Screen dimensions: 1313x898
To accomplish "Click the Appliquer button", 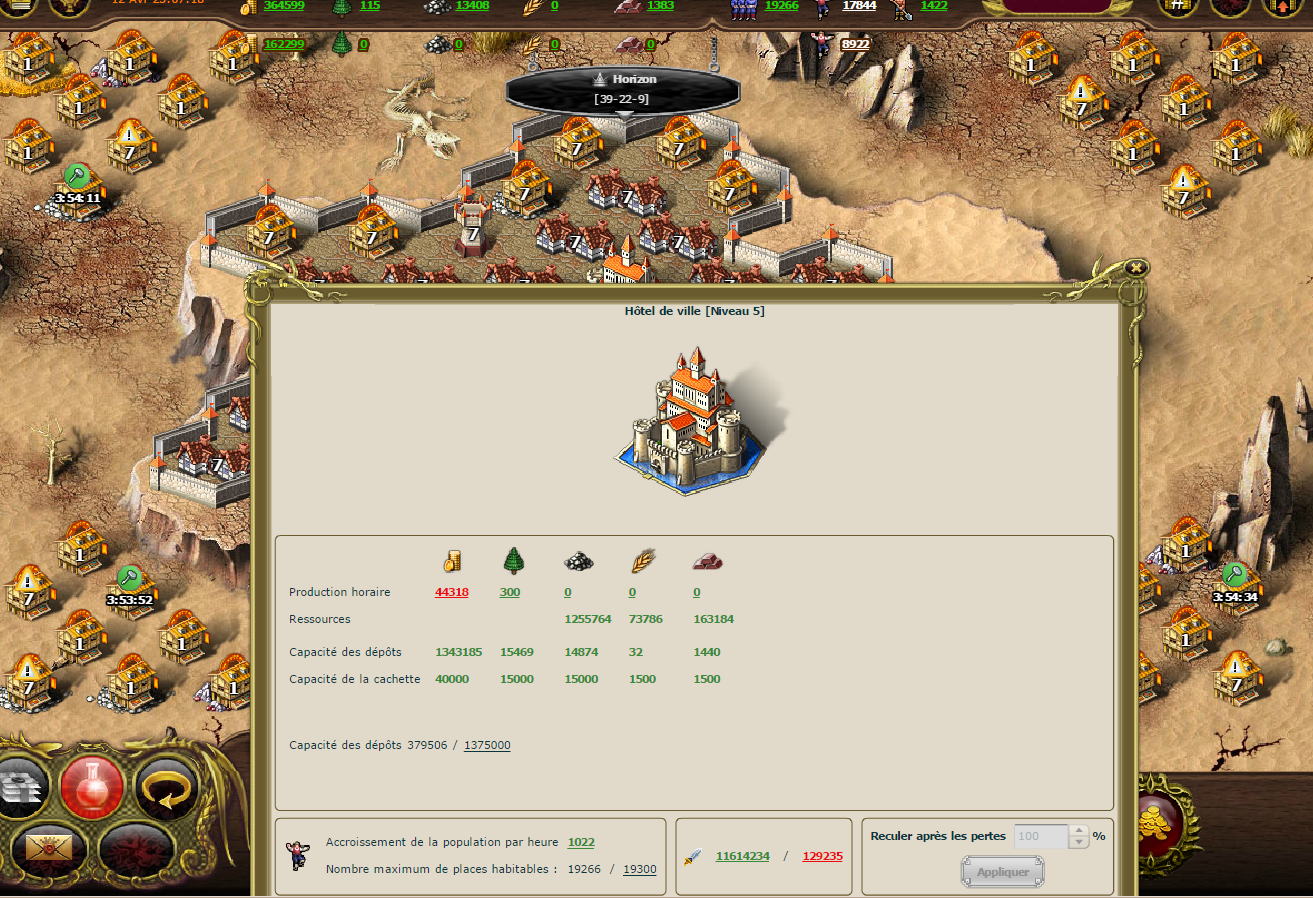I will (x=1002, y=872).
